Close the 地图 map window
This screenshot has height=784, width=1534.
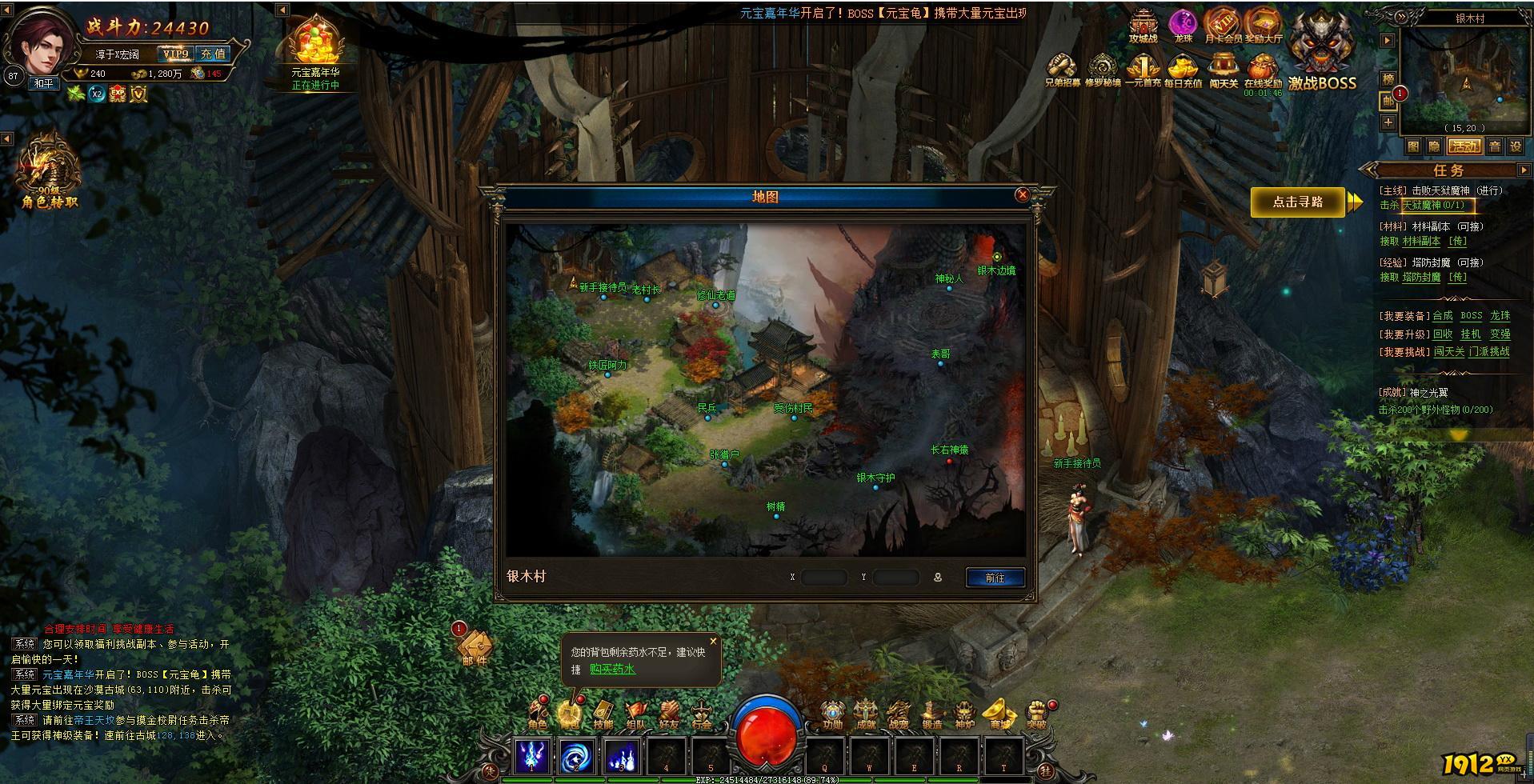tap(1022, 194)
